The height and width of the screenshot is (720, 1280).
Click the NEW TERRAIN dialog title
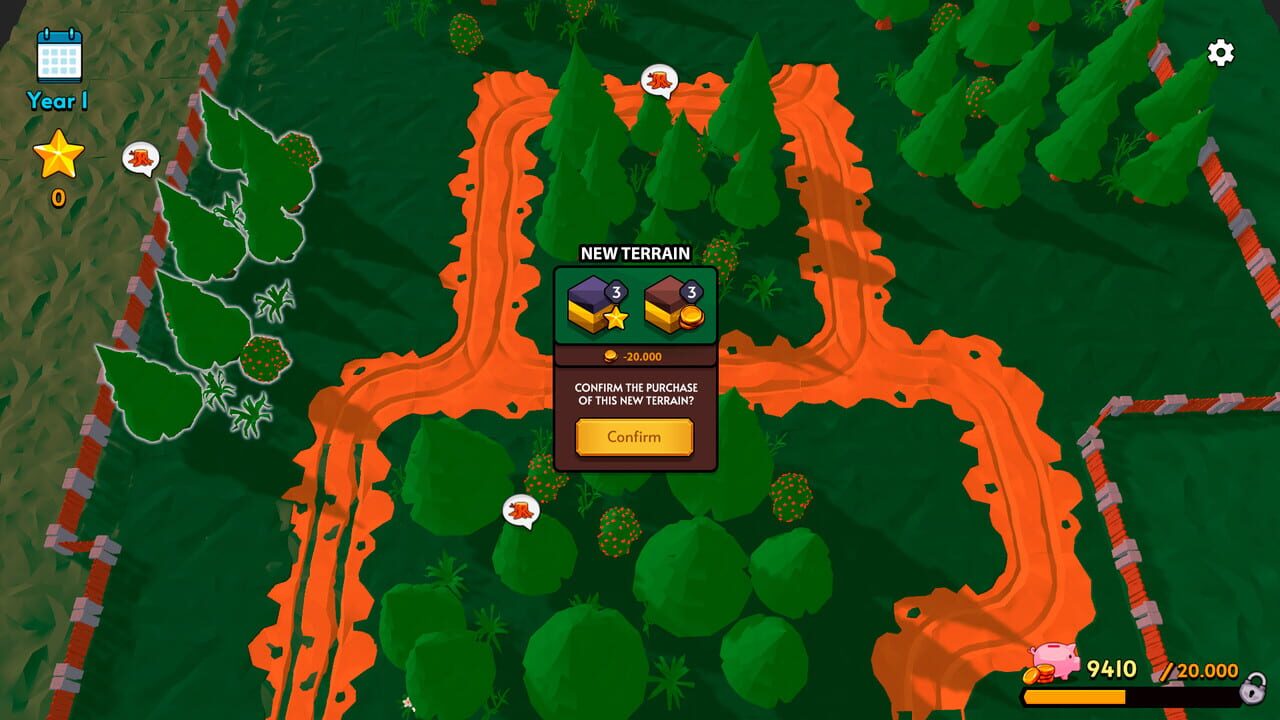click(637, 253)
